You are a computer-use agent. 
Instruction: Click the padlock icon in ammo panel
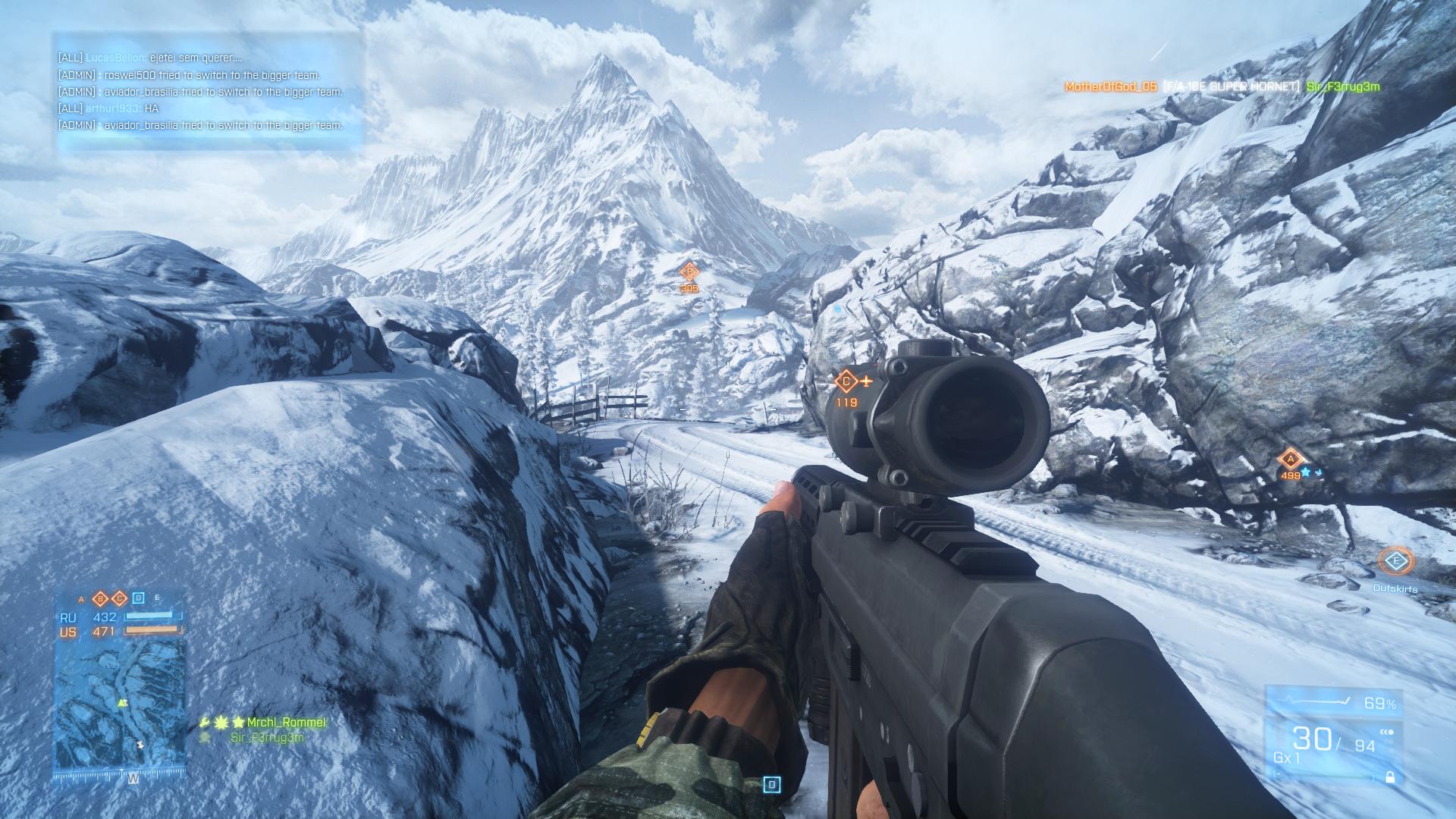[x=1389, y=777]
